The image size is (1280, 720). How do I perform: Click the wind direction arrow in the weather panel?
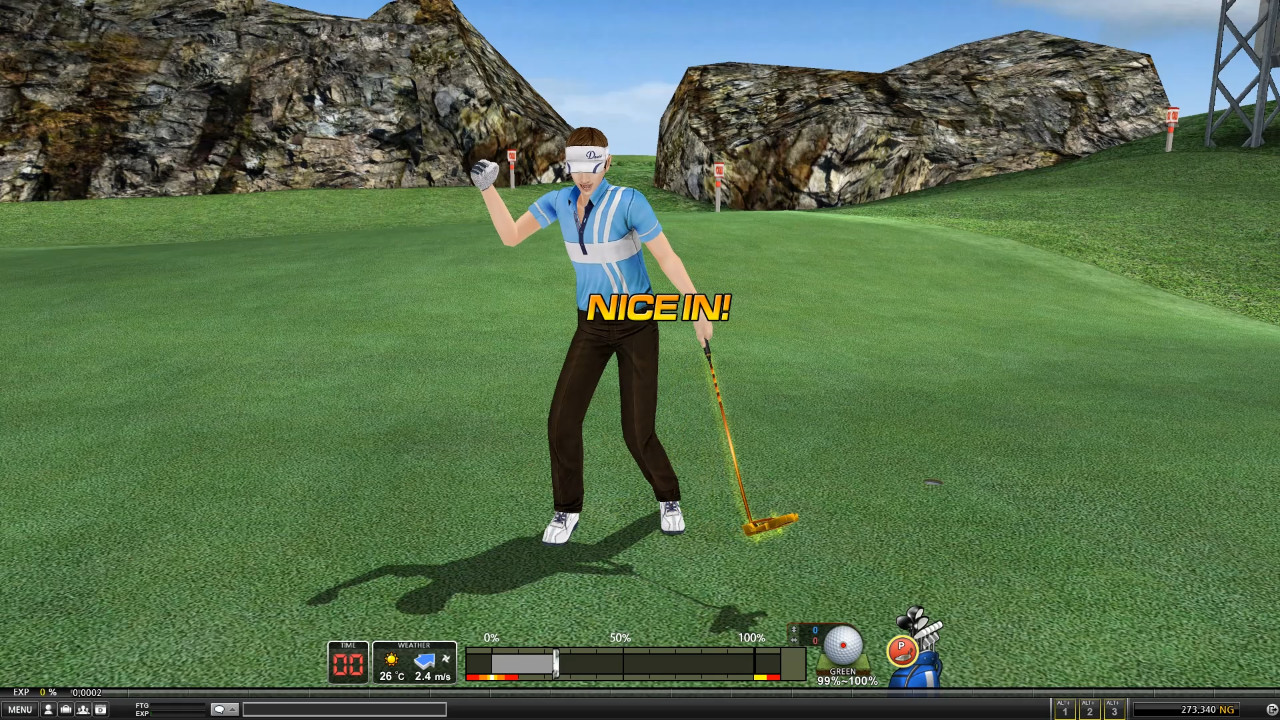[x=425, y=661]
